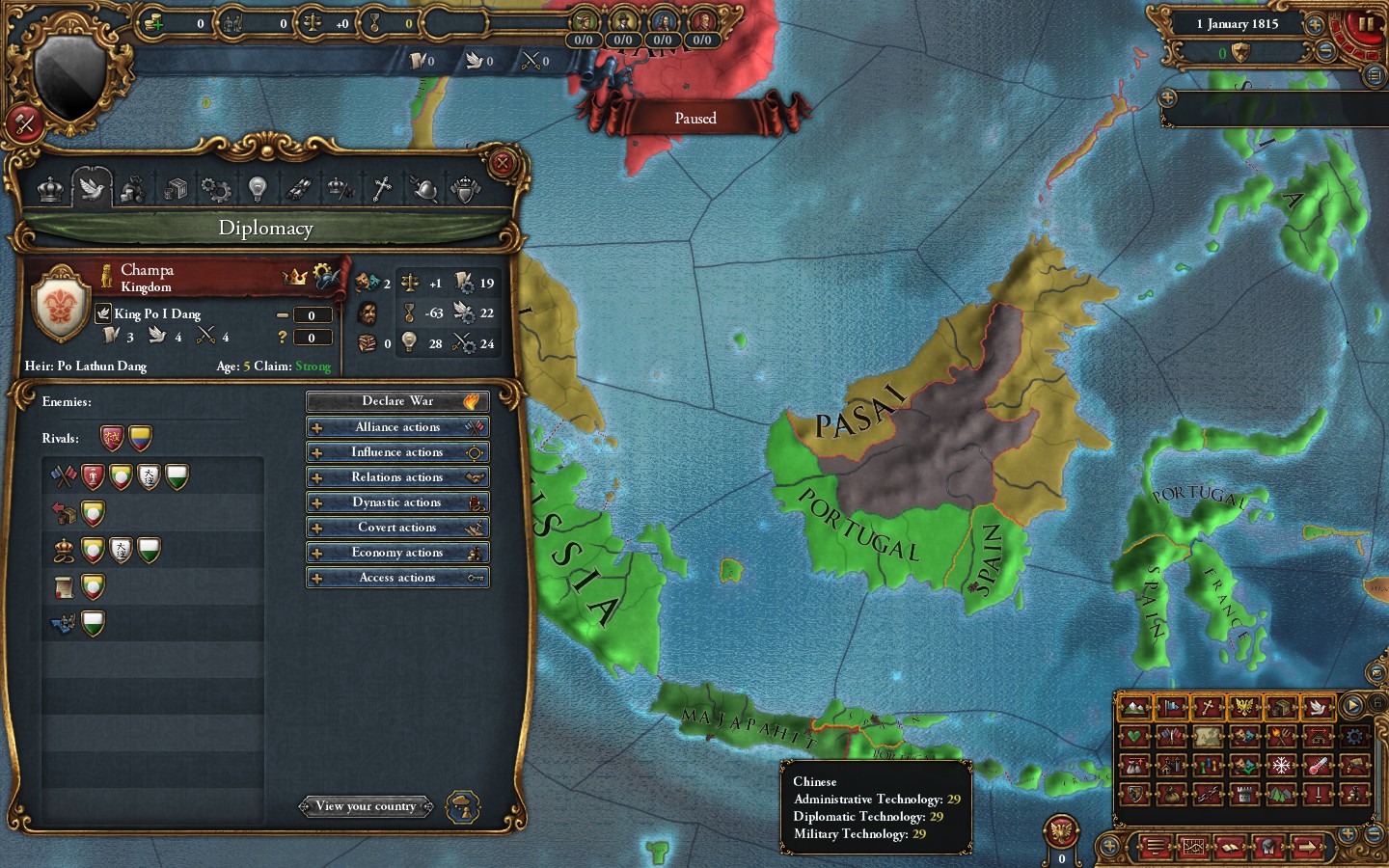
Task: Select the religious mapmode cross icon
Action: 1206,707
